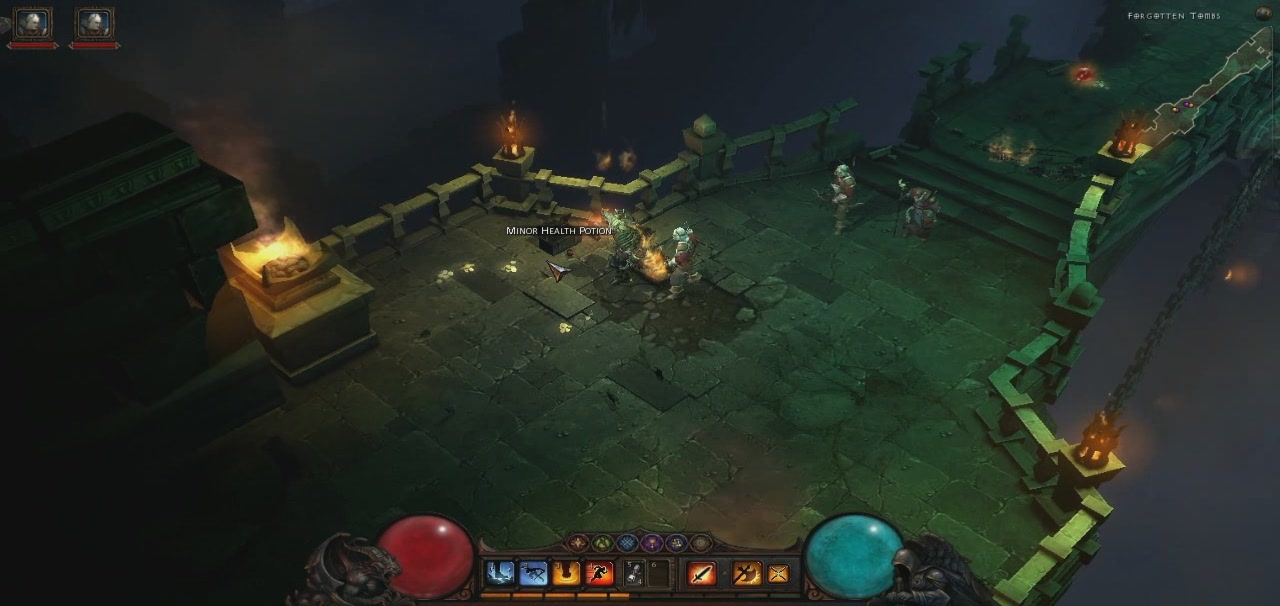
Task: Activate the blue ground stomp skill
Action: coord(499,573)
